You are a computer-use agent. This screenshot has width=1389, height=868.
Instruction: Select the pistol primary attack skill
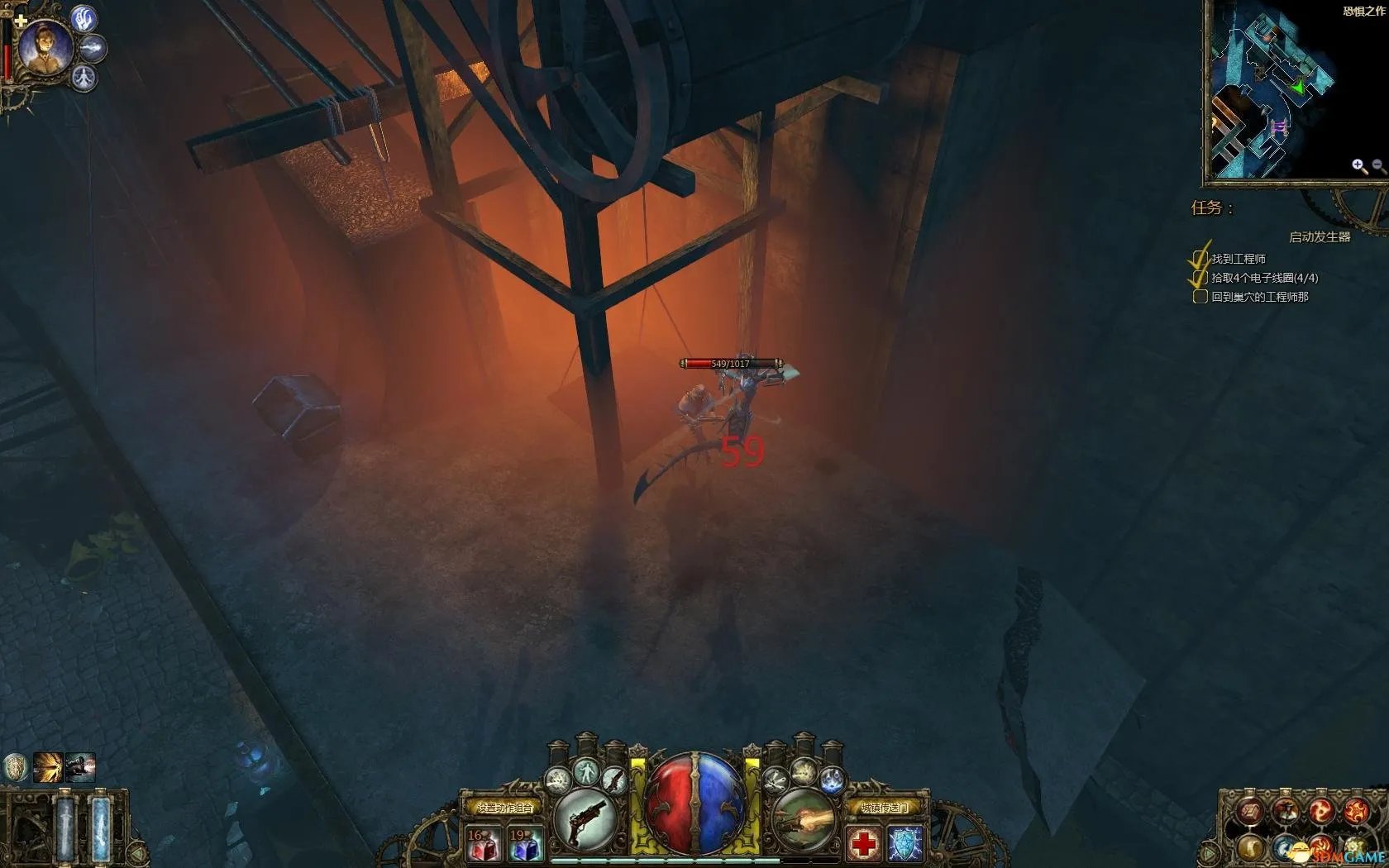585,819
